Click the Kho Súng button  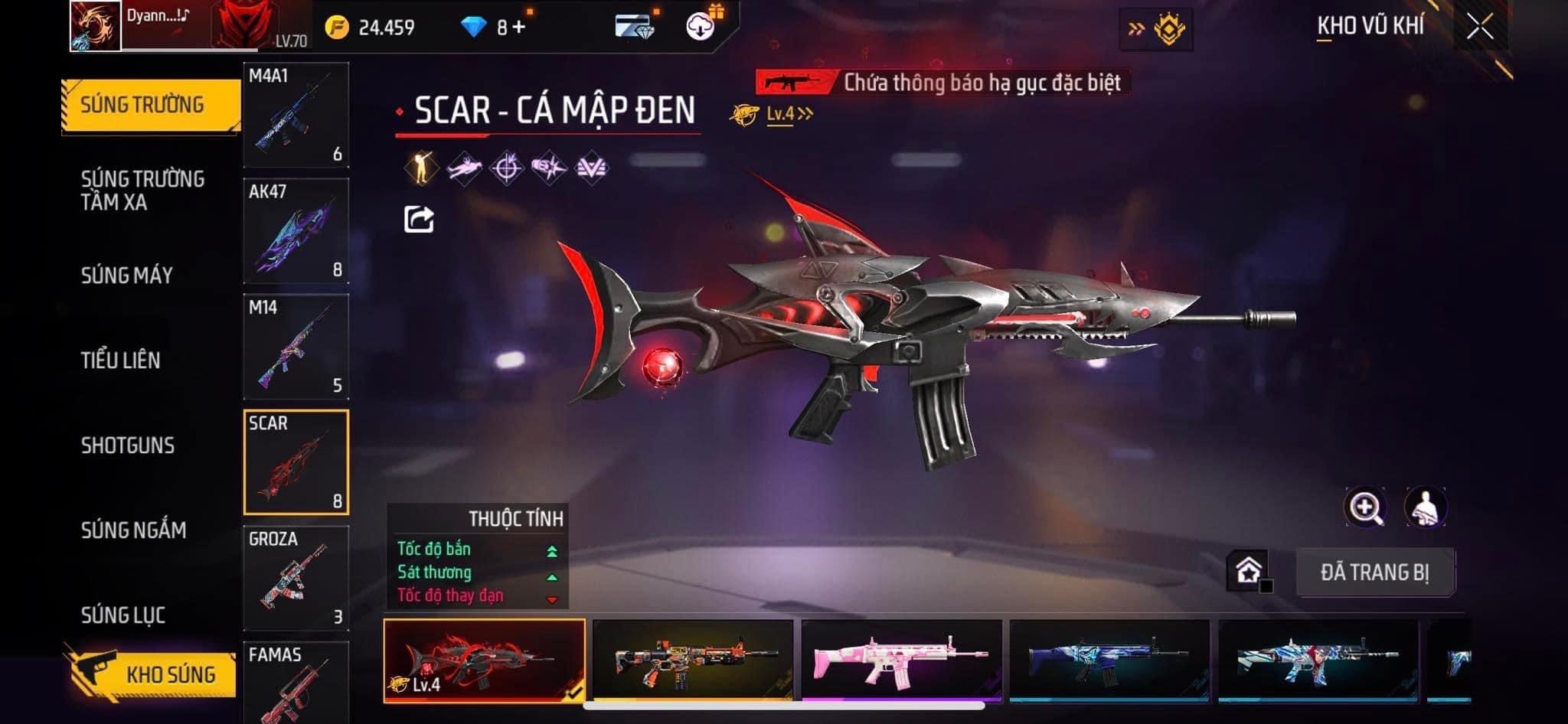[153, 674]
